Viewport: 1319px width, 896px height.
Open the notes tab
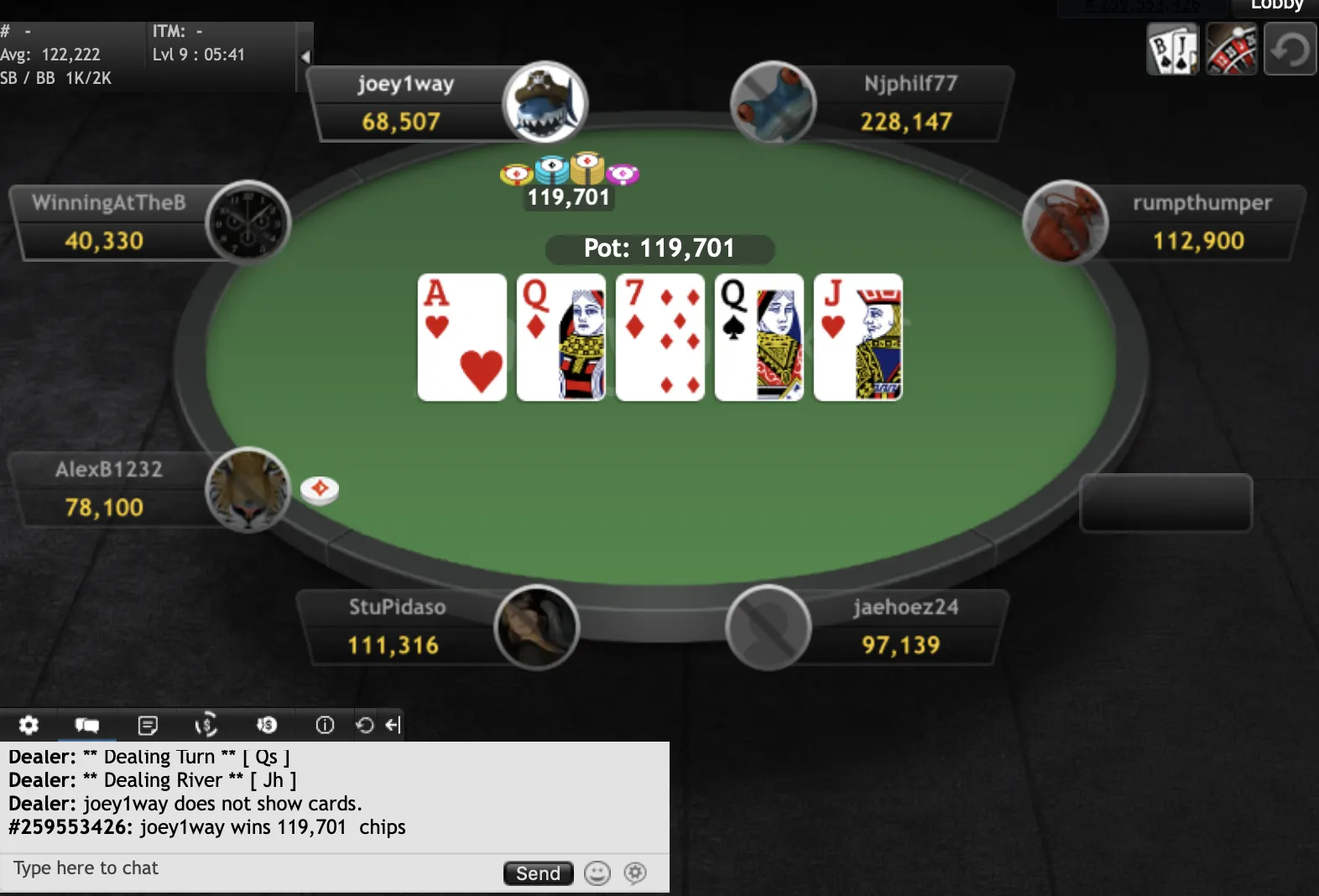pyautogui.click(x=148, y=725)
